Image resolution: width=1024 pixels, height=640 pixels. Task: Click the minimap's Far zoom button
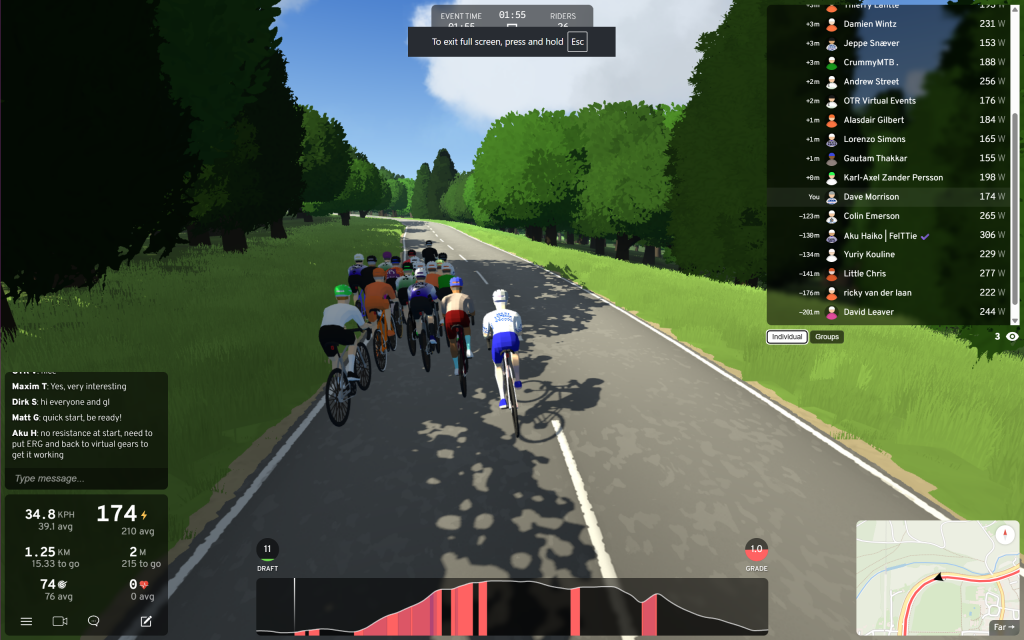coord(1003,627)
